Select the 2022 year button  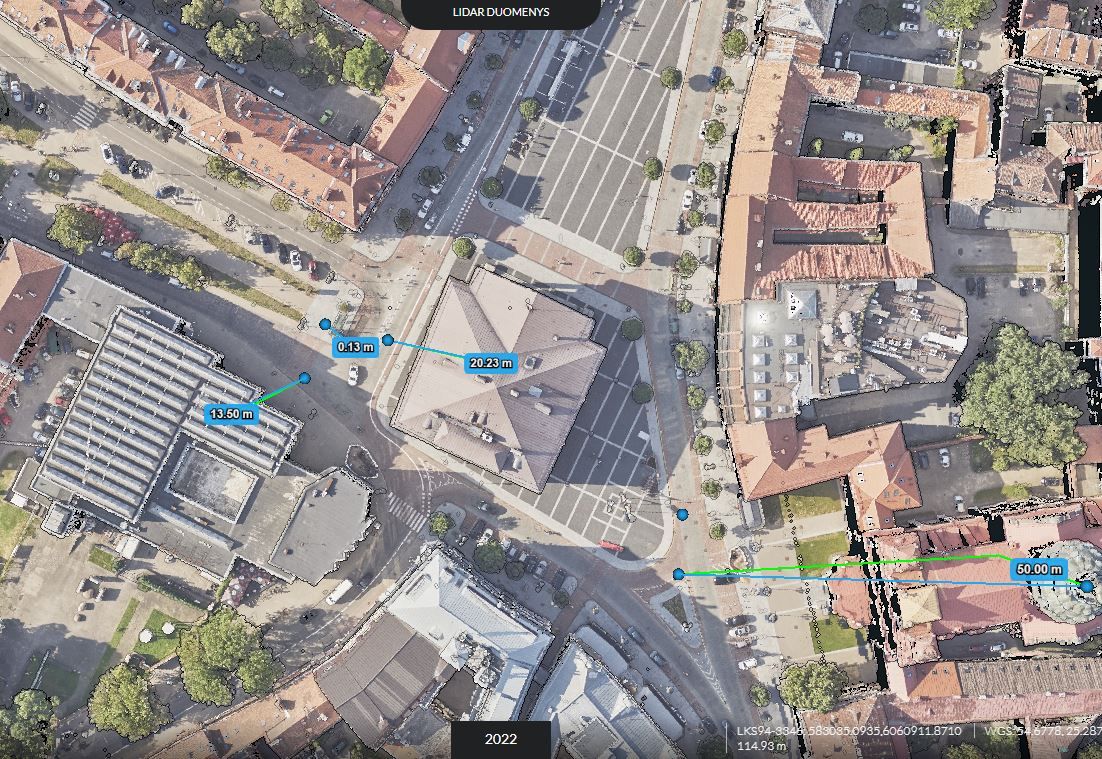point(501,739)
